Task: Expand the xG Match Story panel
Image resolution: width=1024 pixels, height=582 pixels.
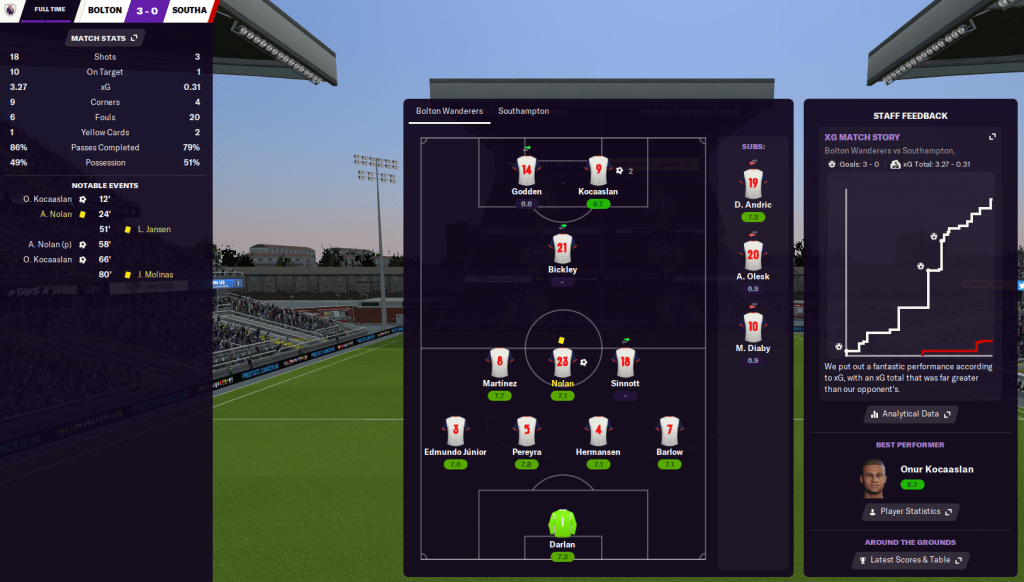Action: click(992, 137)
